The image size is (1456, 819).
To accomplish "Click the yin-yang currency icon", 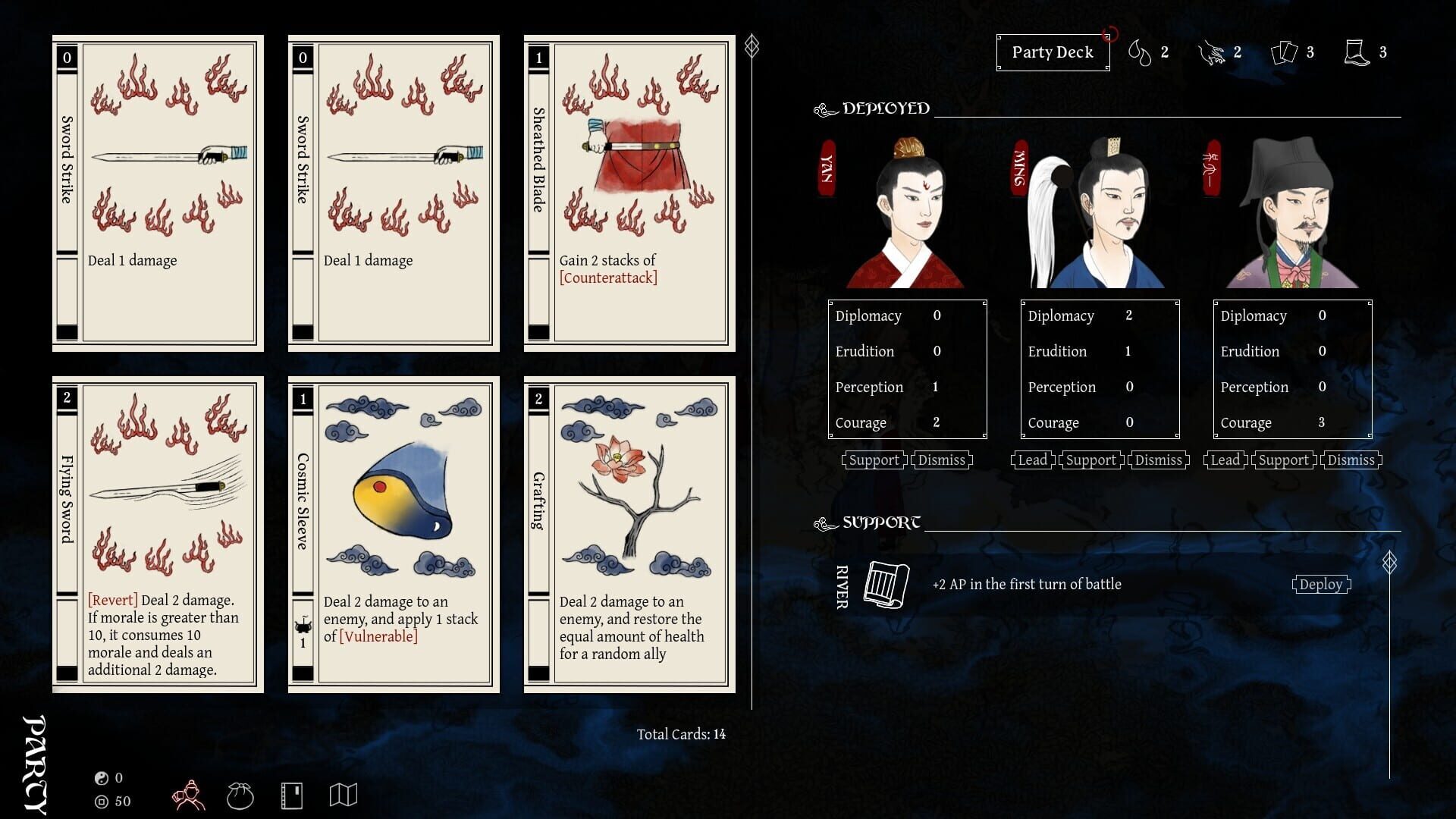I will point(101,777).
